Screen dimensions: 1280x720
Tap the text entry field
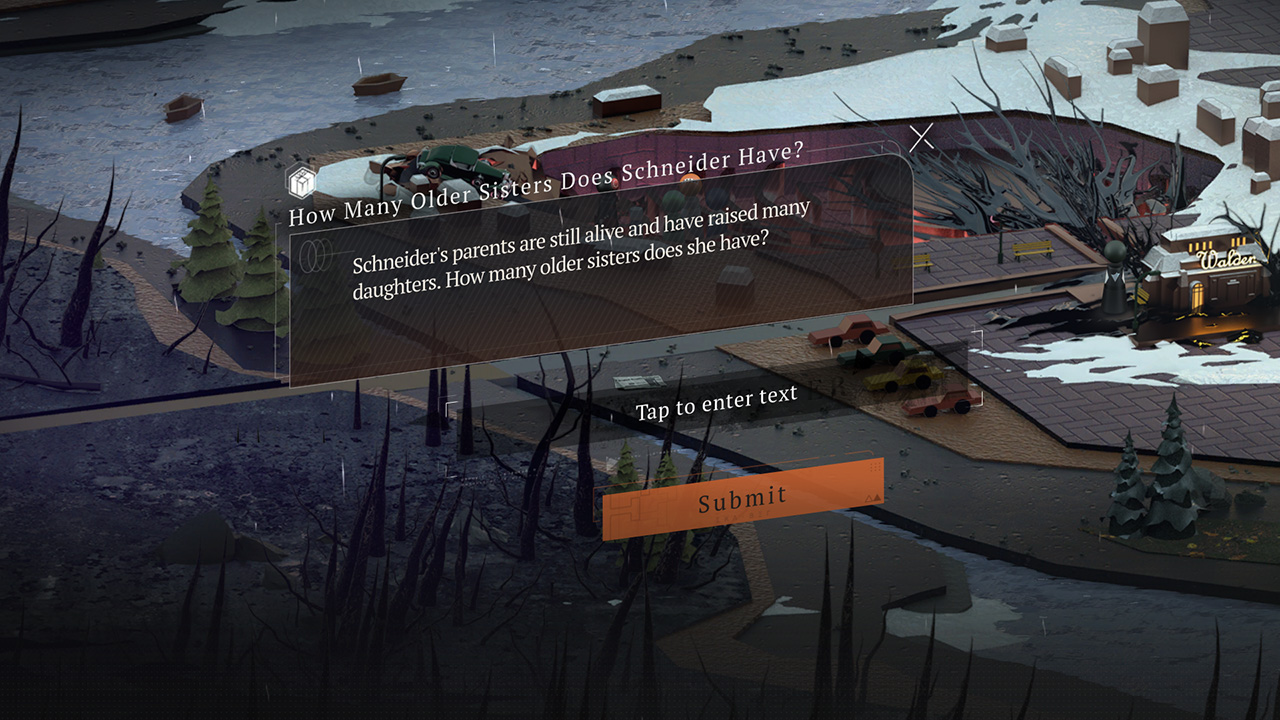(716, 400)
